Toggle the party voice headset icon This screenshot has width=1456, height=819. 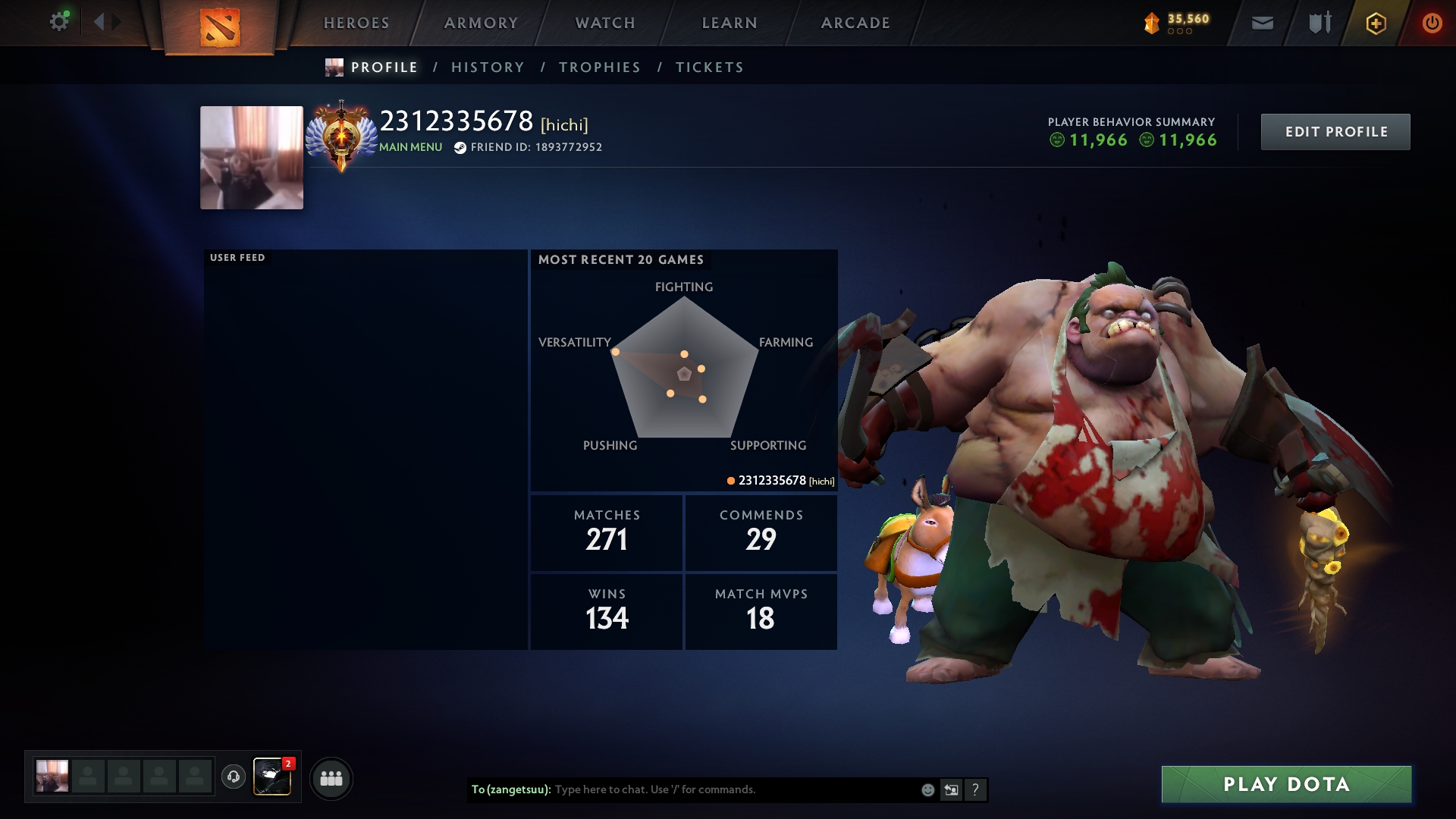234,777
